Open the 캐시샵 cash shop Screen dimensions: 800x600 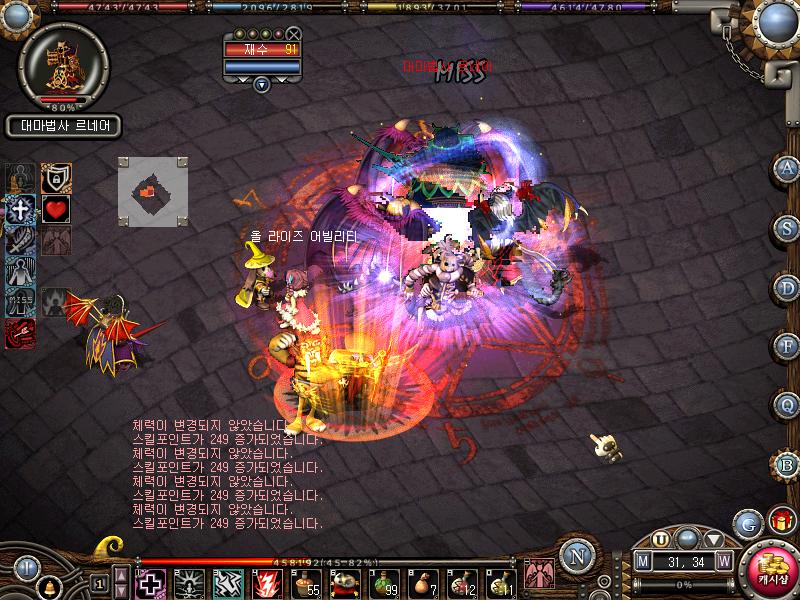tap(773, 571)
